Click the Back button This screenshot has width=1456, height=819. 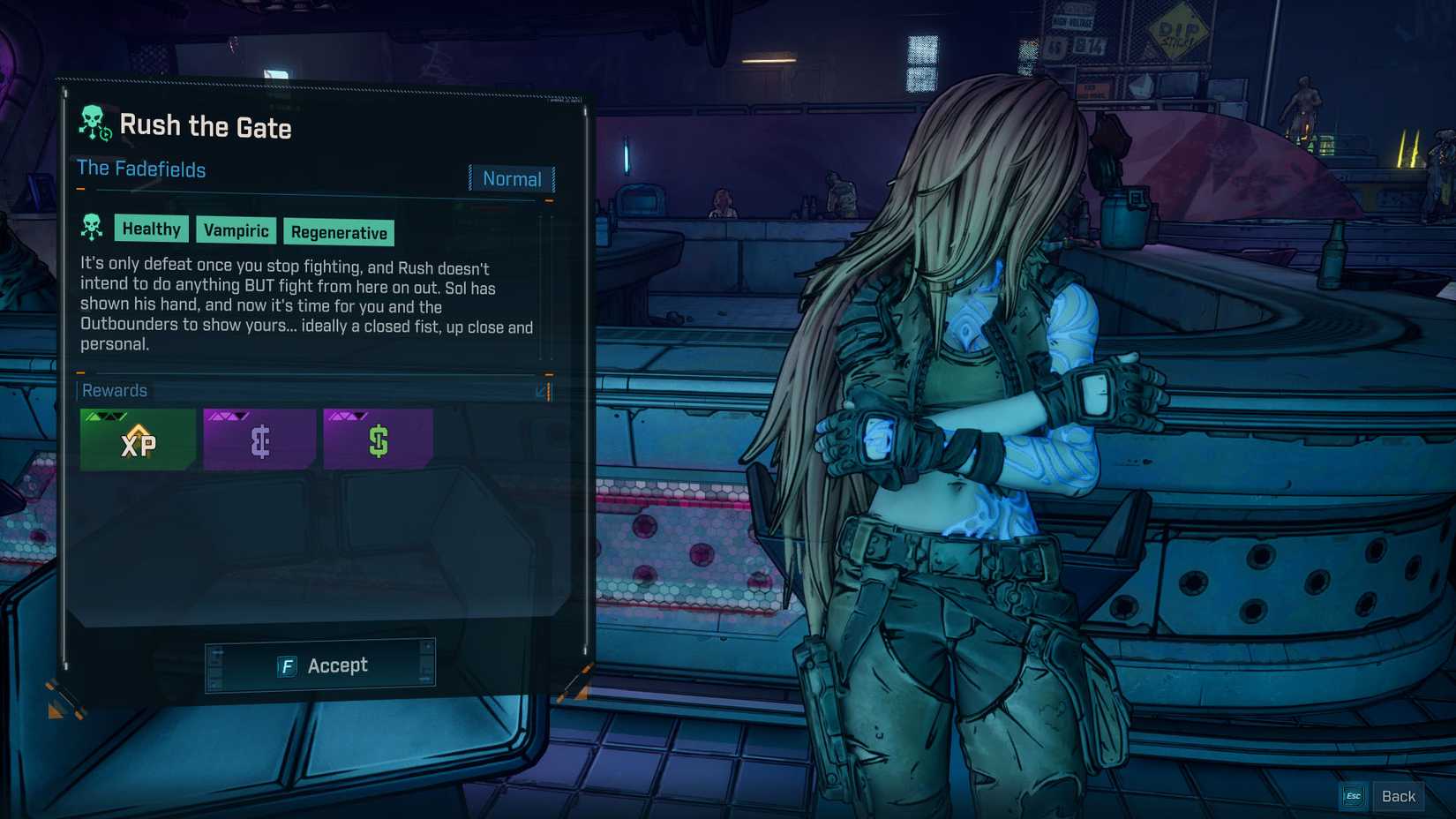point(1398,795)
